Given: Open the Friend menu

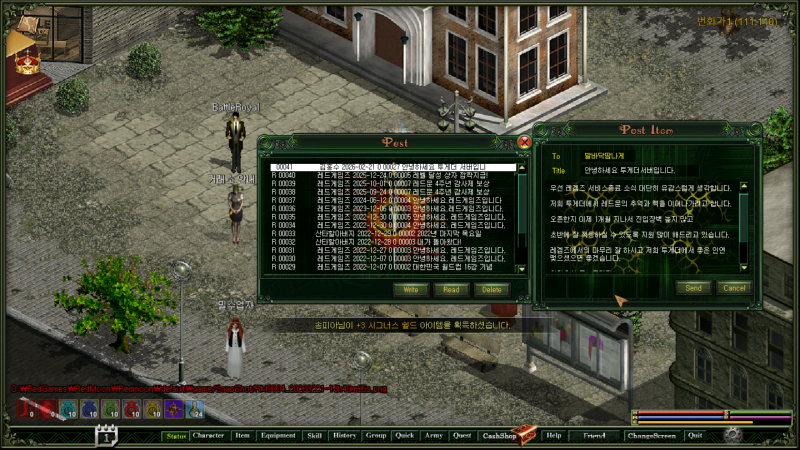Looking at the screenshot, I should 594,436.
